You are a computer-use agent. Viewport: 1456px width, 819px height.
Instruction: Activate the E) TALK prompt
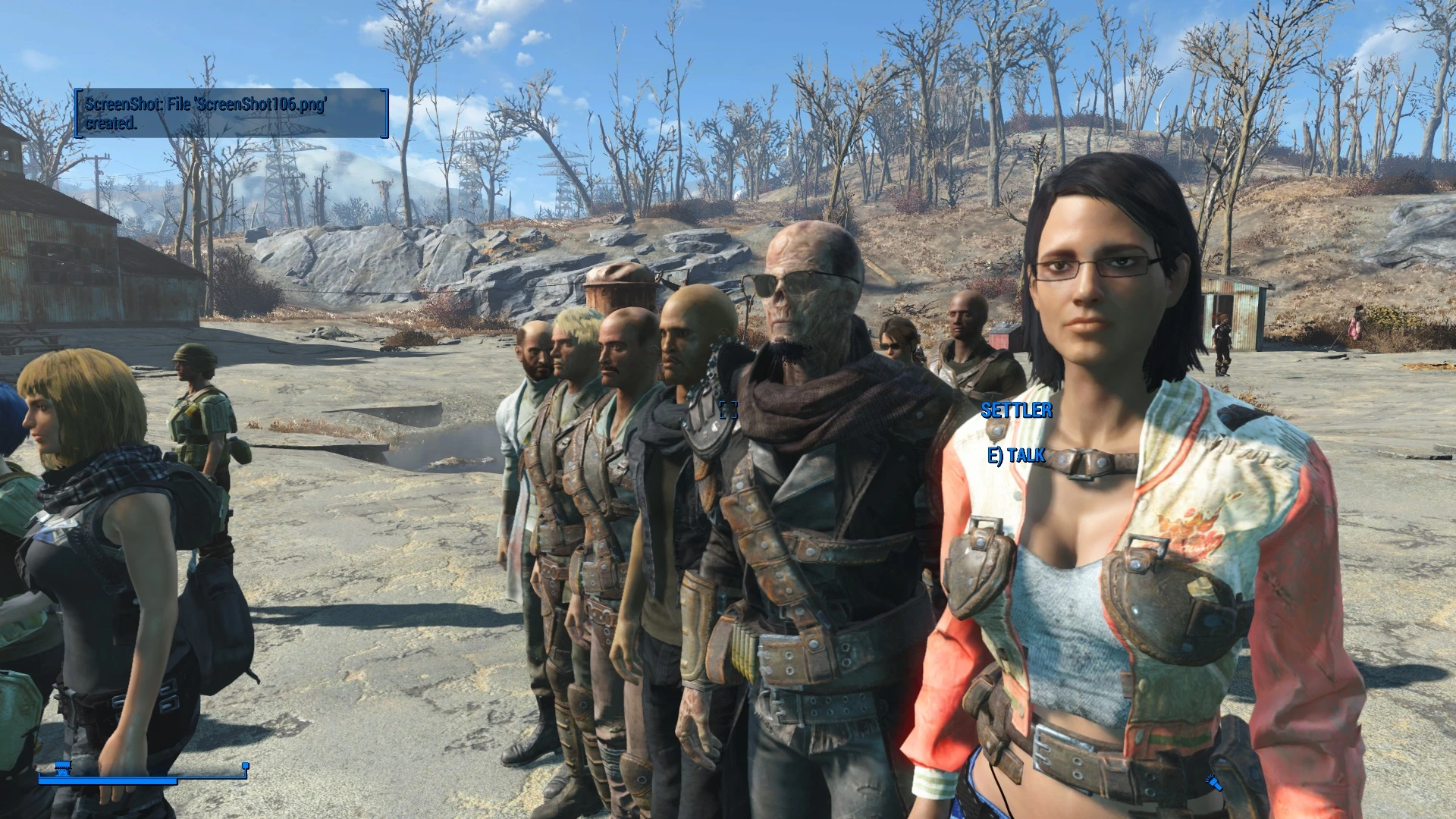1015,456
